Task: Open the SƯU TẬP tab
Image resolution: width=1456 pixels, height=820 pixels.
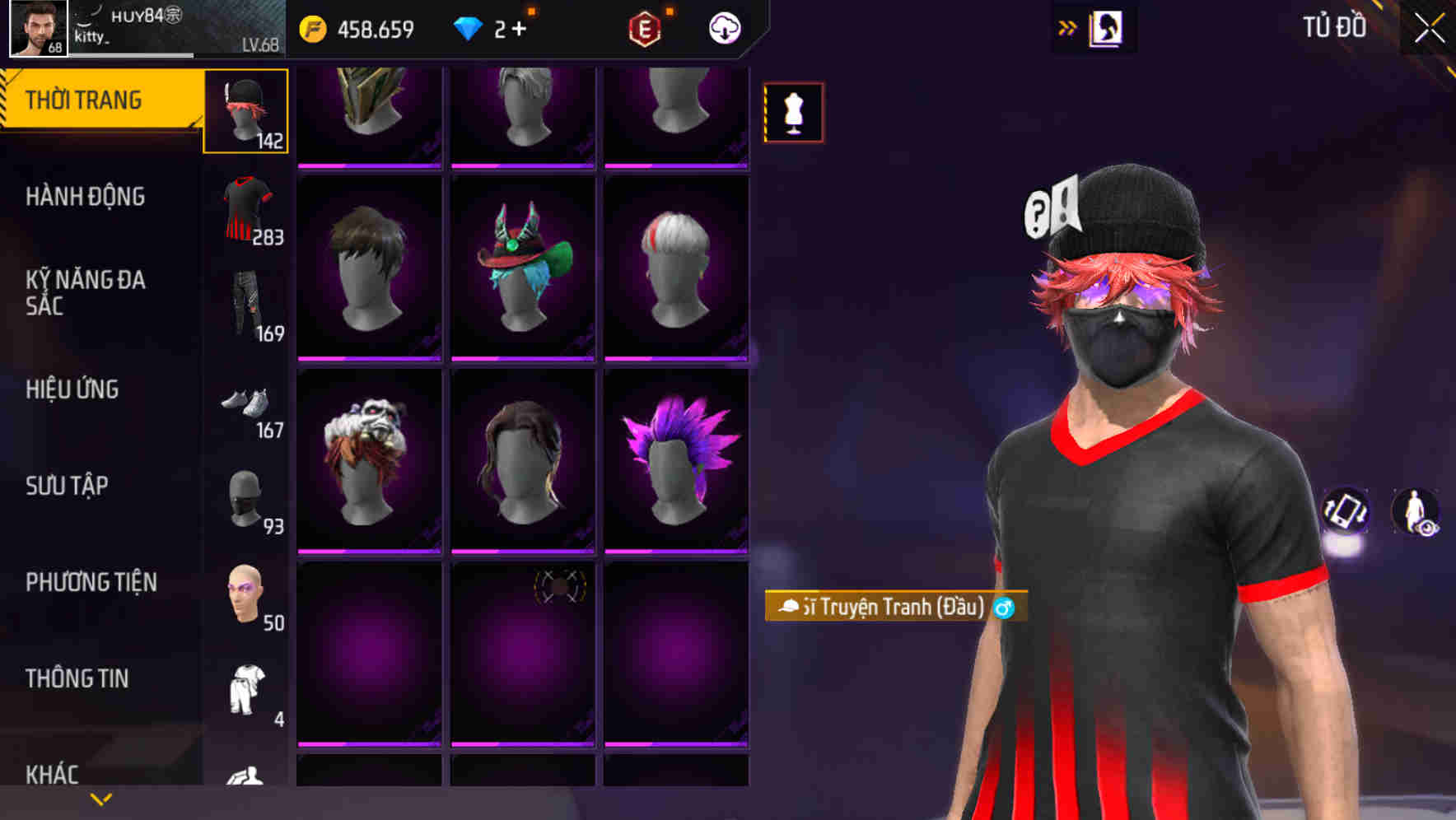Action: click(x=67, y=486)
